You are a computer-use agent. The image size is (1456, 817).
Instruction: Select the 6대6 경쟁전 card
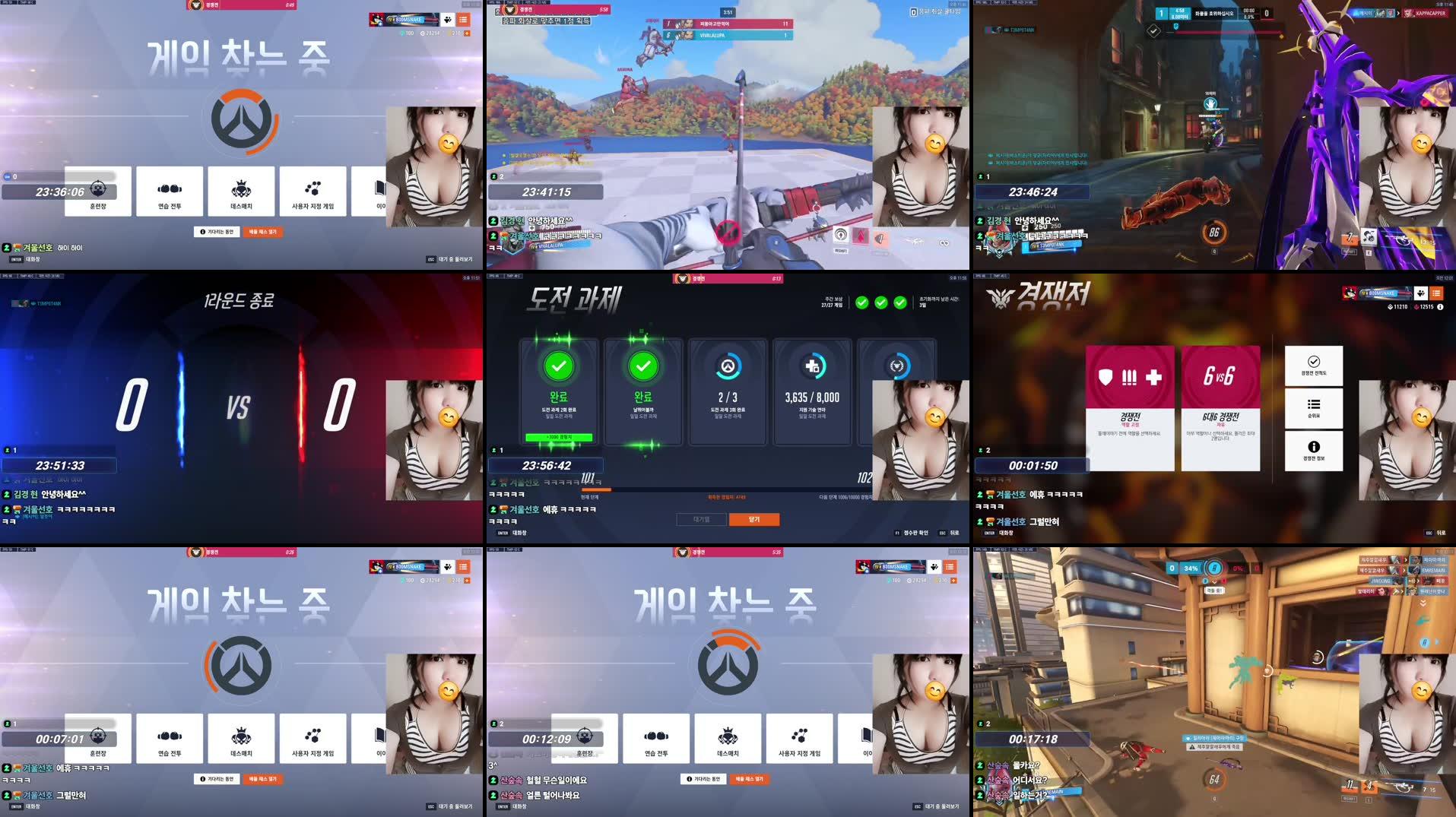(1220, 410)
